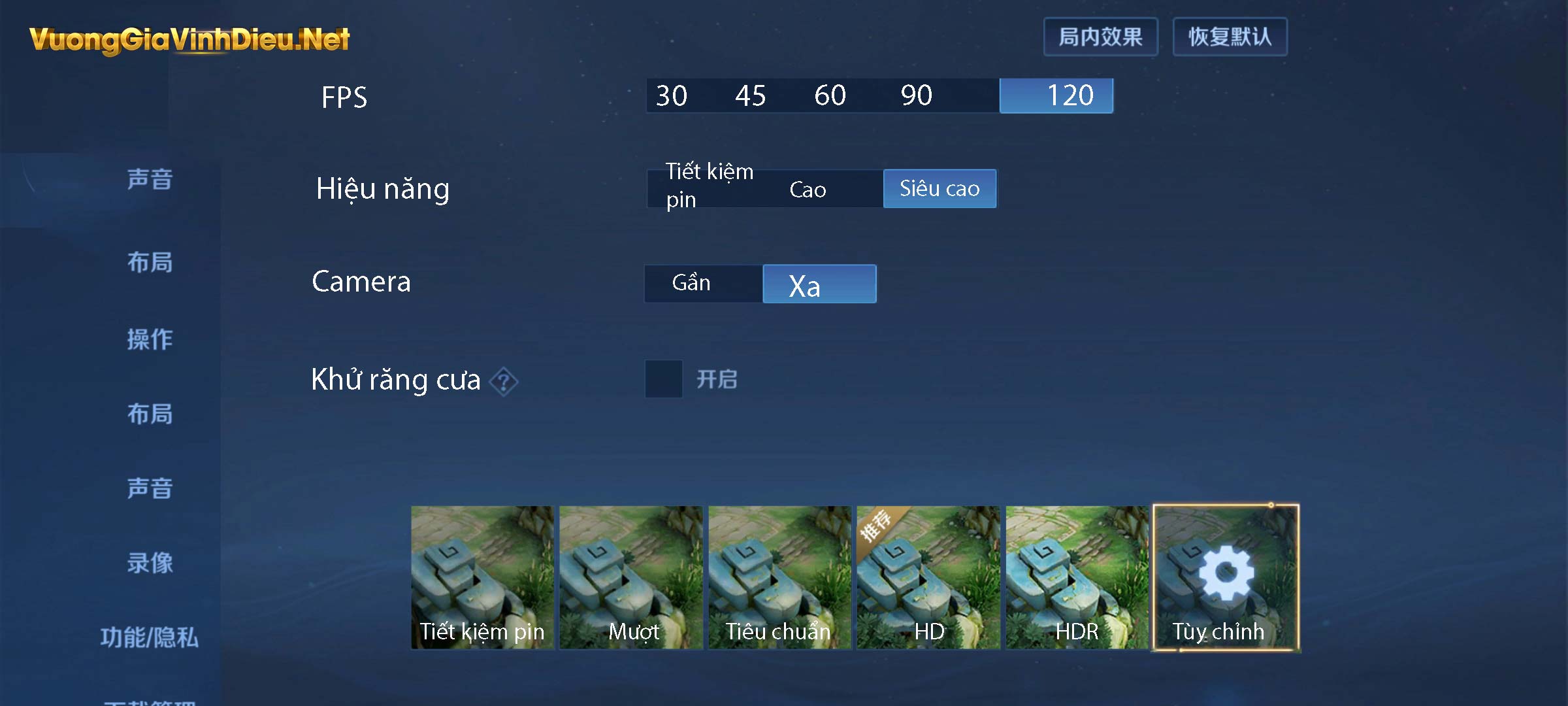Select Siêu cao performance mode
This screenshot has width=1568, height=706.
click(939, 188)
